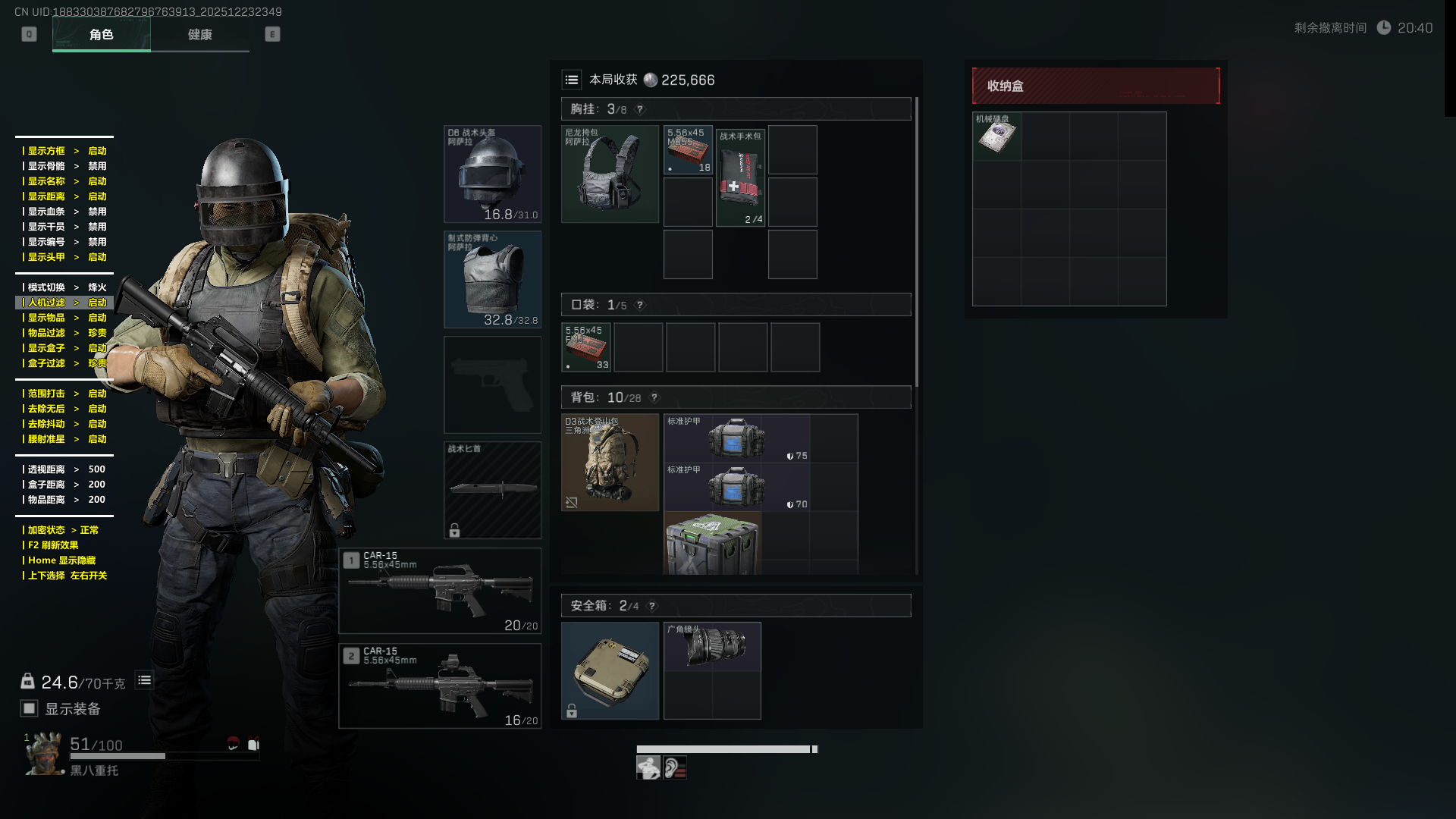This screenshot has height=819, width=1456.
Task: Select the second CAR-15 with red dot
Action: tap(440, 686)
